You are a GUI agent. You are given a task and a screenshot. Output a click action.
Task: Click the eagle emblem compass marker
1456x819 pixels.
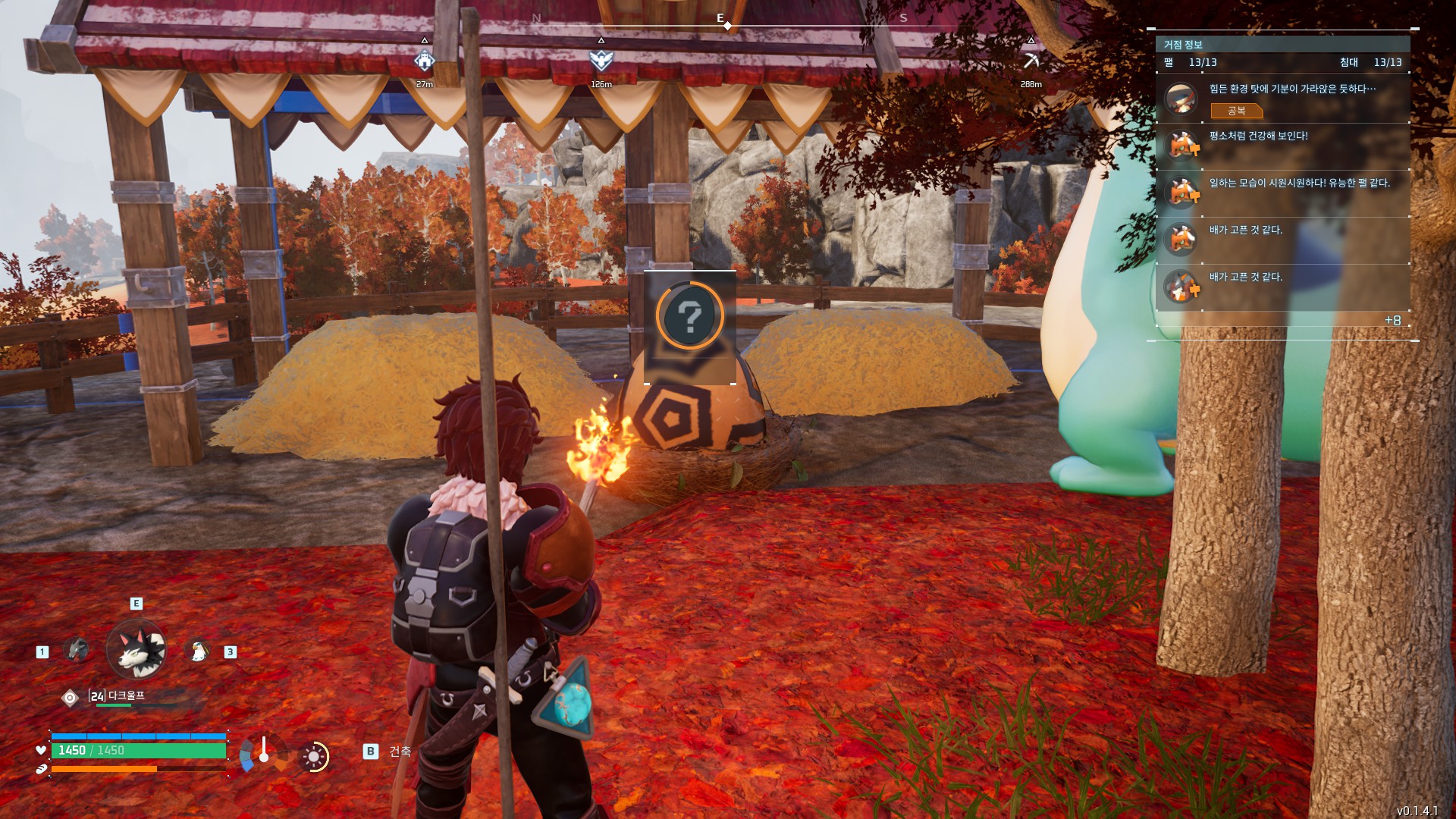pyautogui.click(x=601, y=60)
